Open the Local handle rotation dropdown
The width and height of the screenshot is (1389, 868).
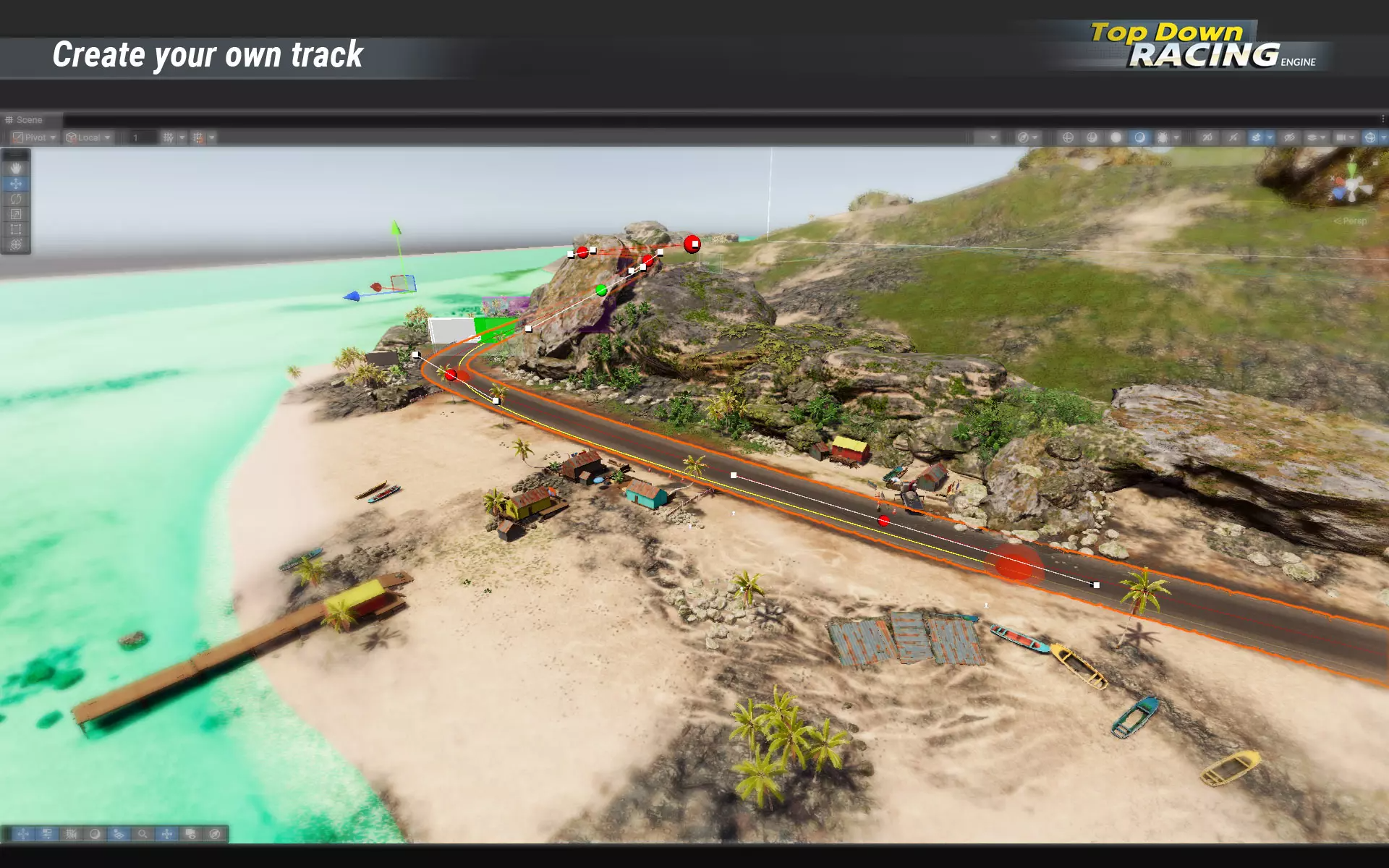(88, 137)
